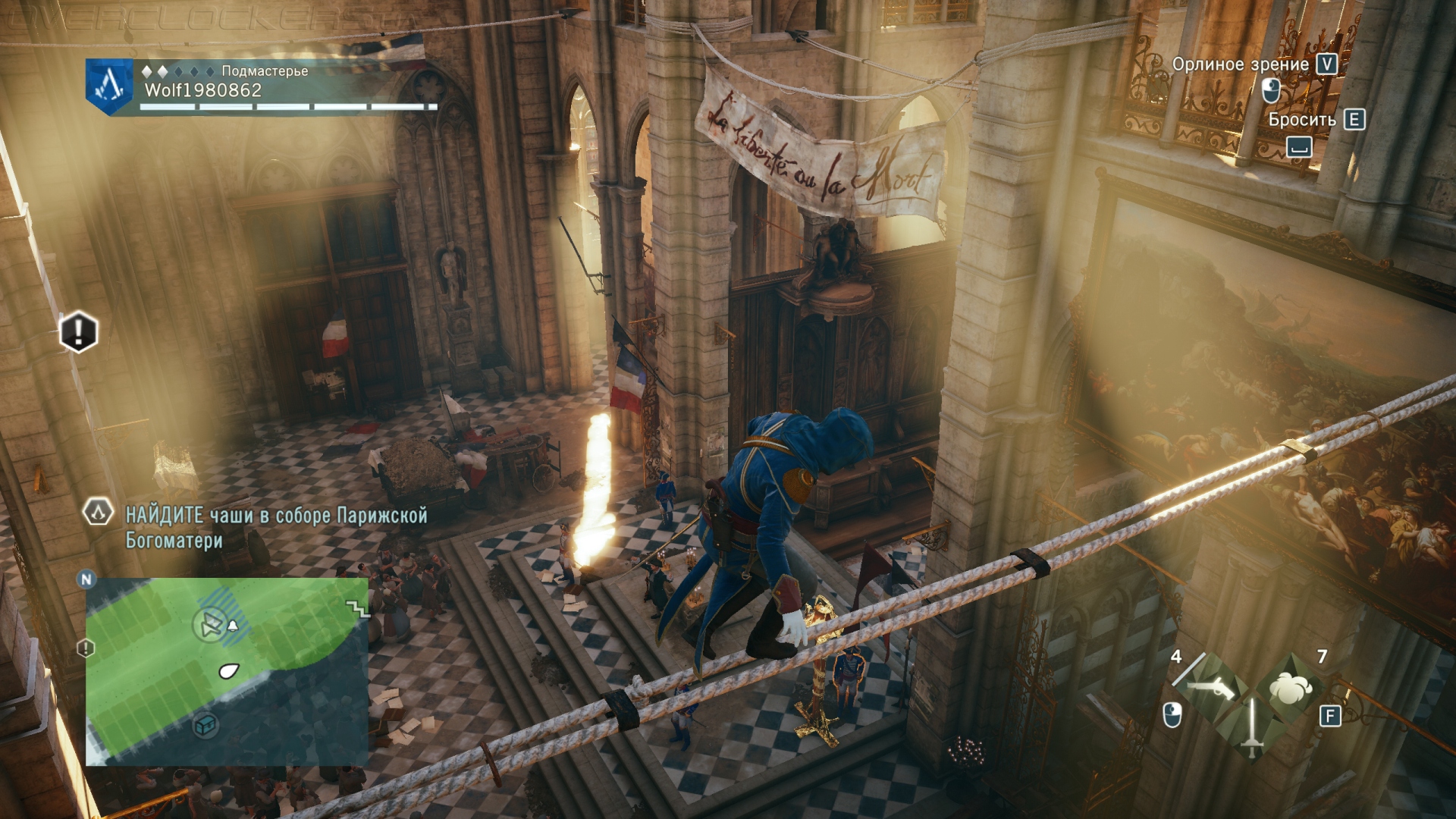The height and width of the screenshot is (819, 1456).
Task: Choose the smoke bomb item slot
Action: click(x=1291, y=688)
